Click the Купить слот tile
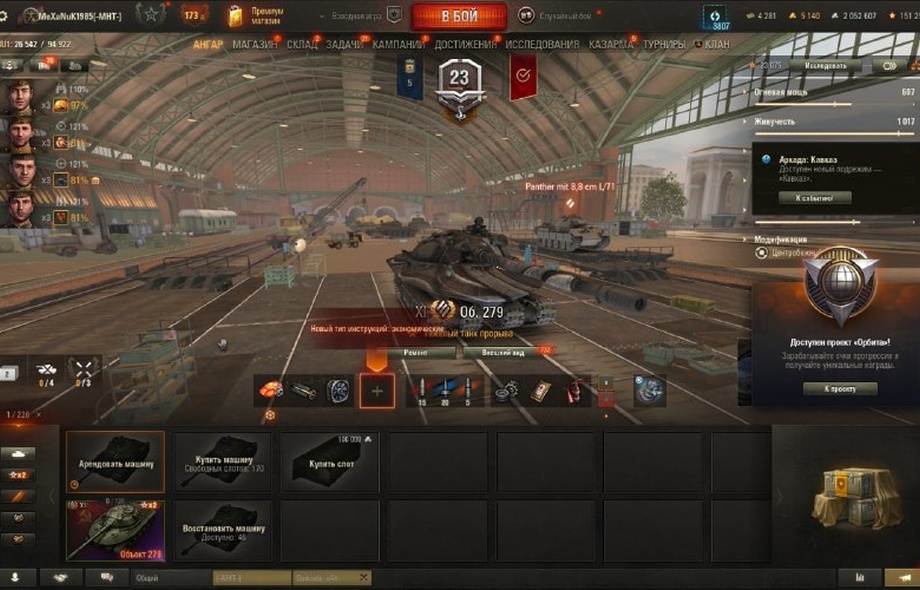This screenshot has height=590, width=920. 329,462
